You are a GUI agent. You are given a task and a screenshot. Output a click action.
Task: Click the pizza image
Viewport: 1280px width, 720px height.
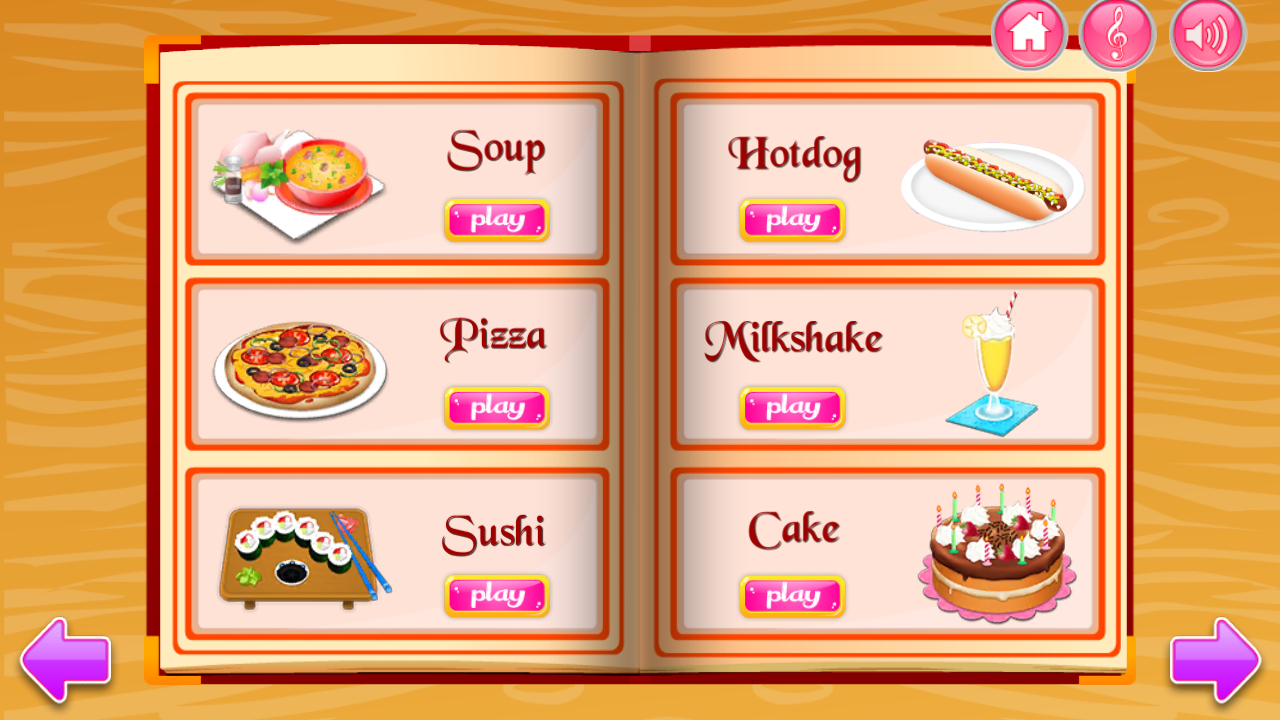[x=300, y=365]
